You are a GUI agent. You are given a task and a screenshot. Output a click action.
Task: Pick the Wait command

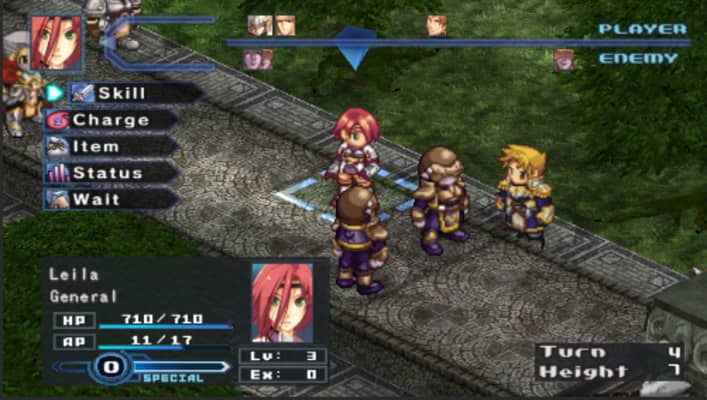96,199
